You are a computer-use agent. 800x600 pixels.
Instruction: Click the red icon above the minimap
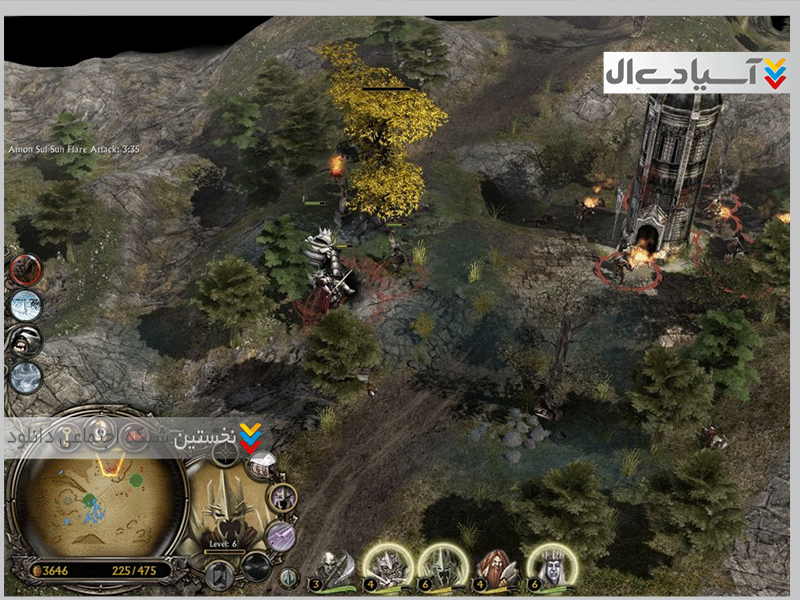[134, 438]
